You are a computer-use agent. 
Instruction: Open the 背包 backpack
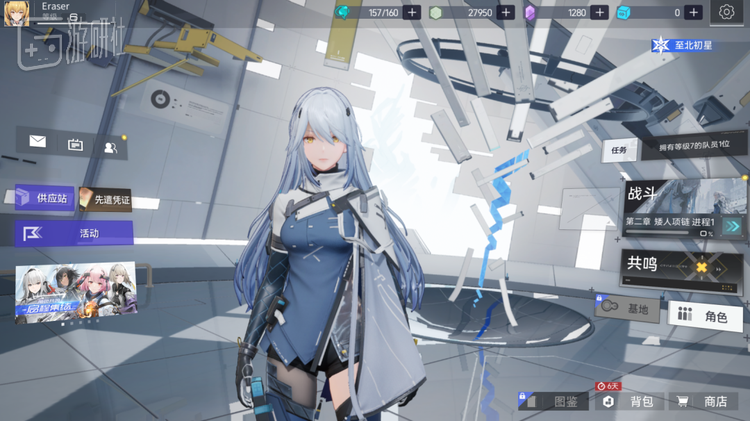[630, 401]
